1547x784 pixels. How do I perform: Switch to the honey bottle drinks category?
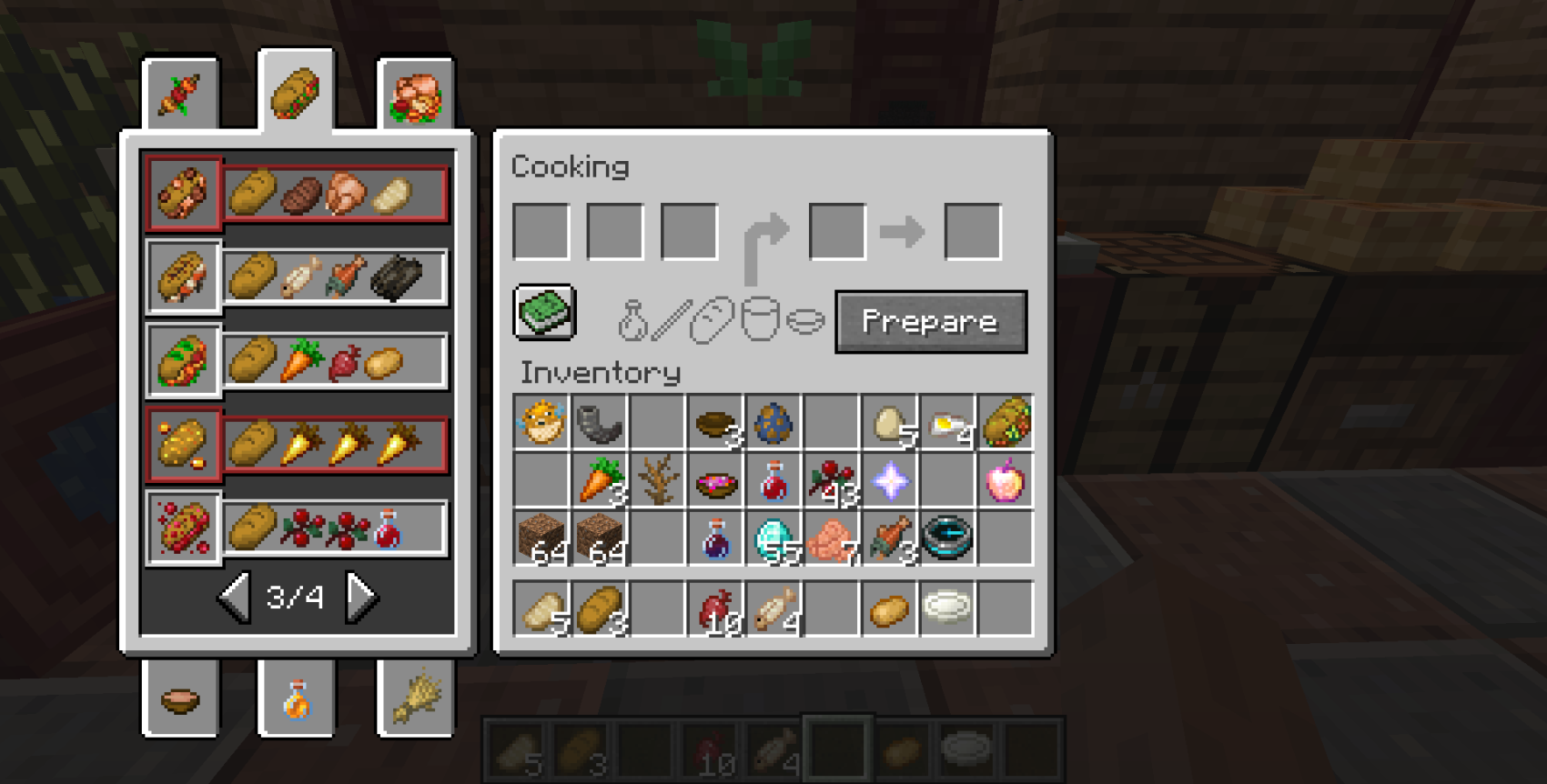pyautogui.click(x=298, y=700)
